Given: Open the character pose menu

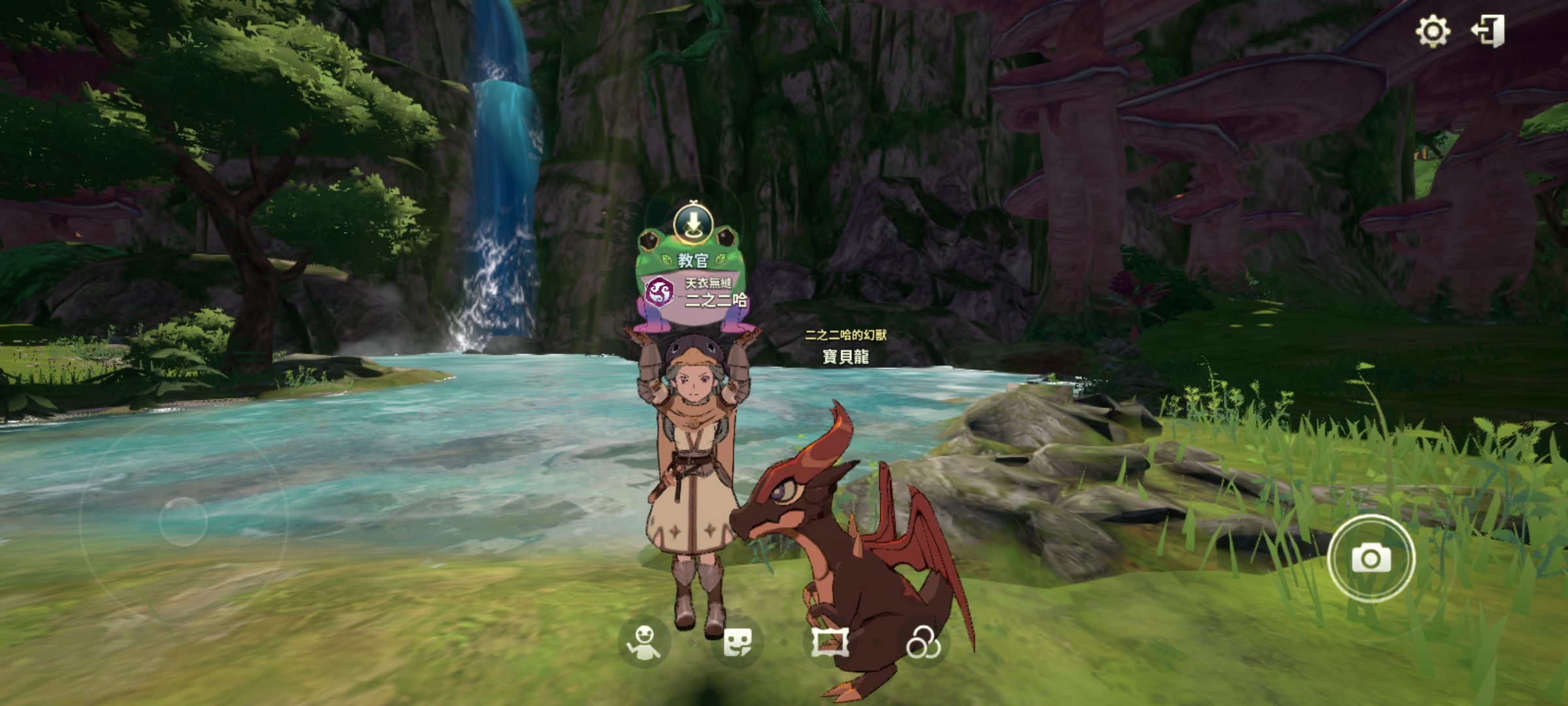Looking at the screenshot, I should click(645, 642).
